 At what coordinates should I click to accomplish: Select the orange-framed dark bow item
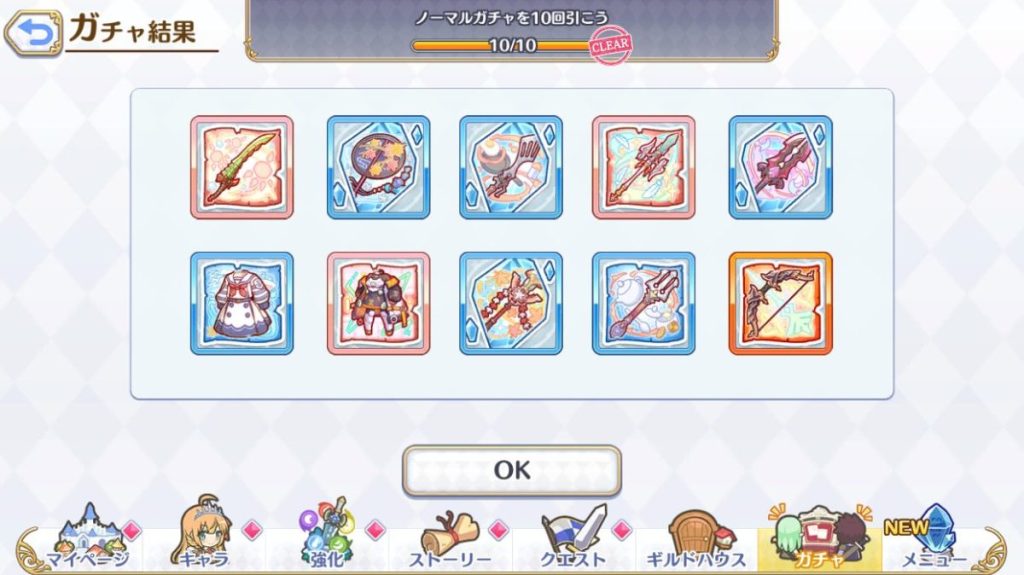pos(780,303)
